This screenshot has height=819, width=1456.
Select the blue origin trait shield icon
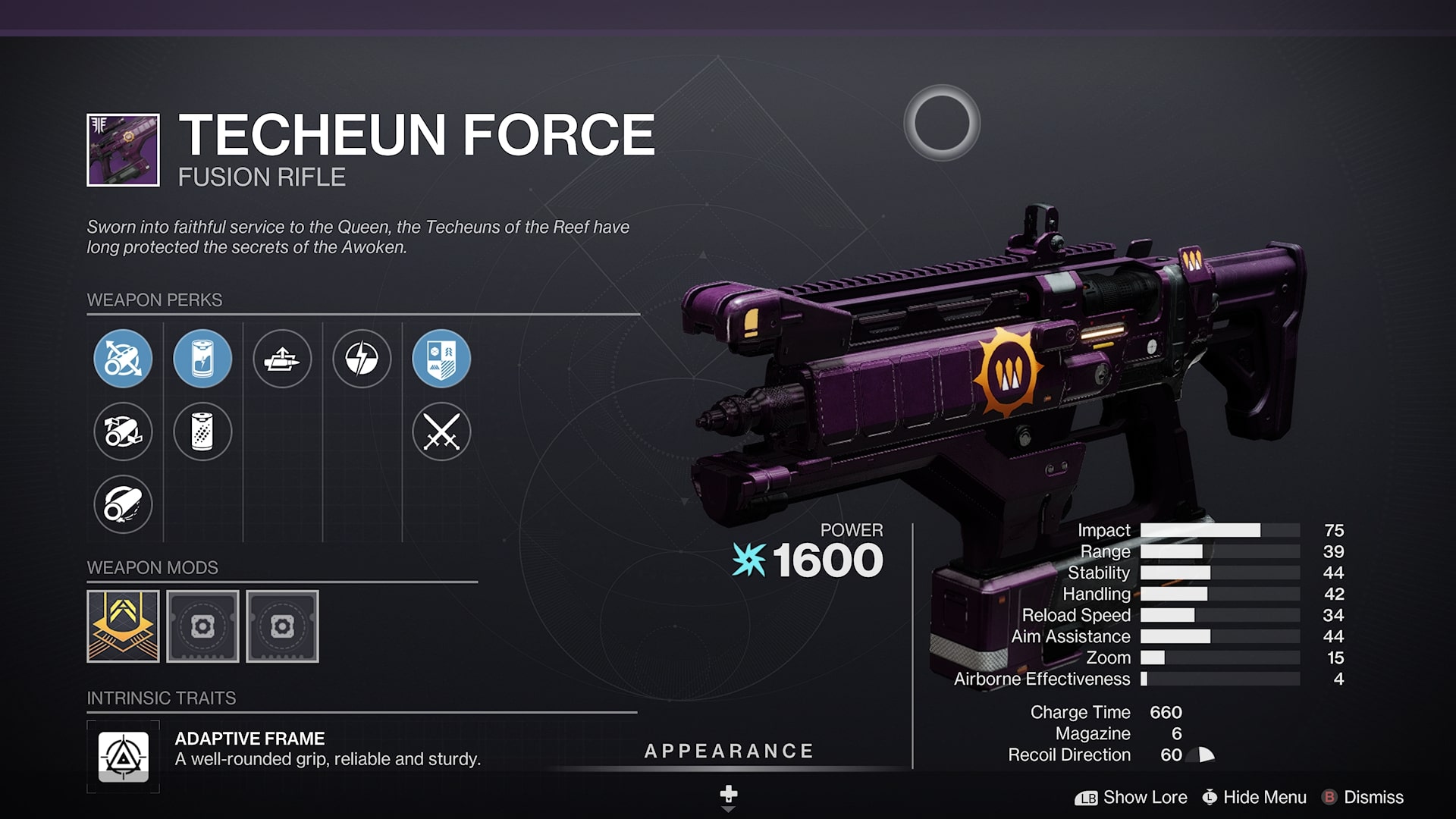point(442,359)
